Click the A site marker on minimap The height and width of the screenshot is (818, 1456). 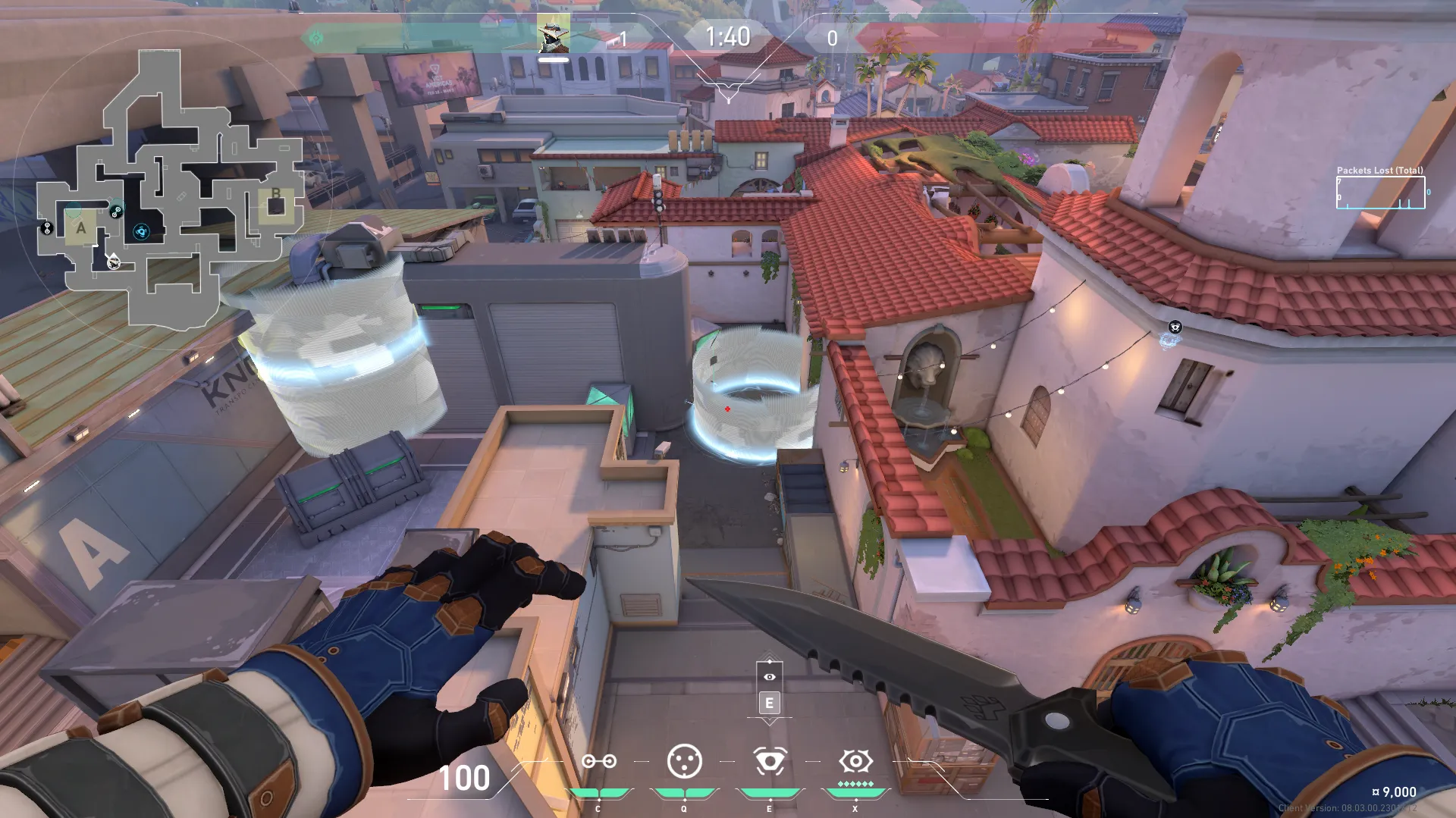coord(81,227)
